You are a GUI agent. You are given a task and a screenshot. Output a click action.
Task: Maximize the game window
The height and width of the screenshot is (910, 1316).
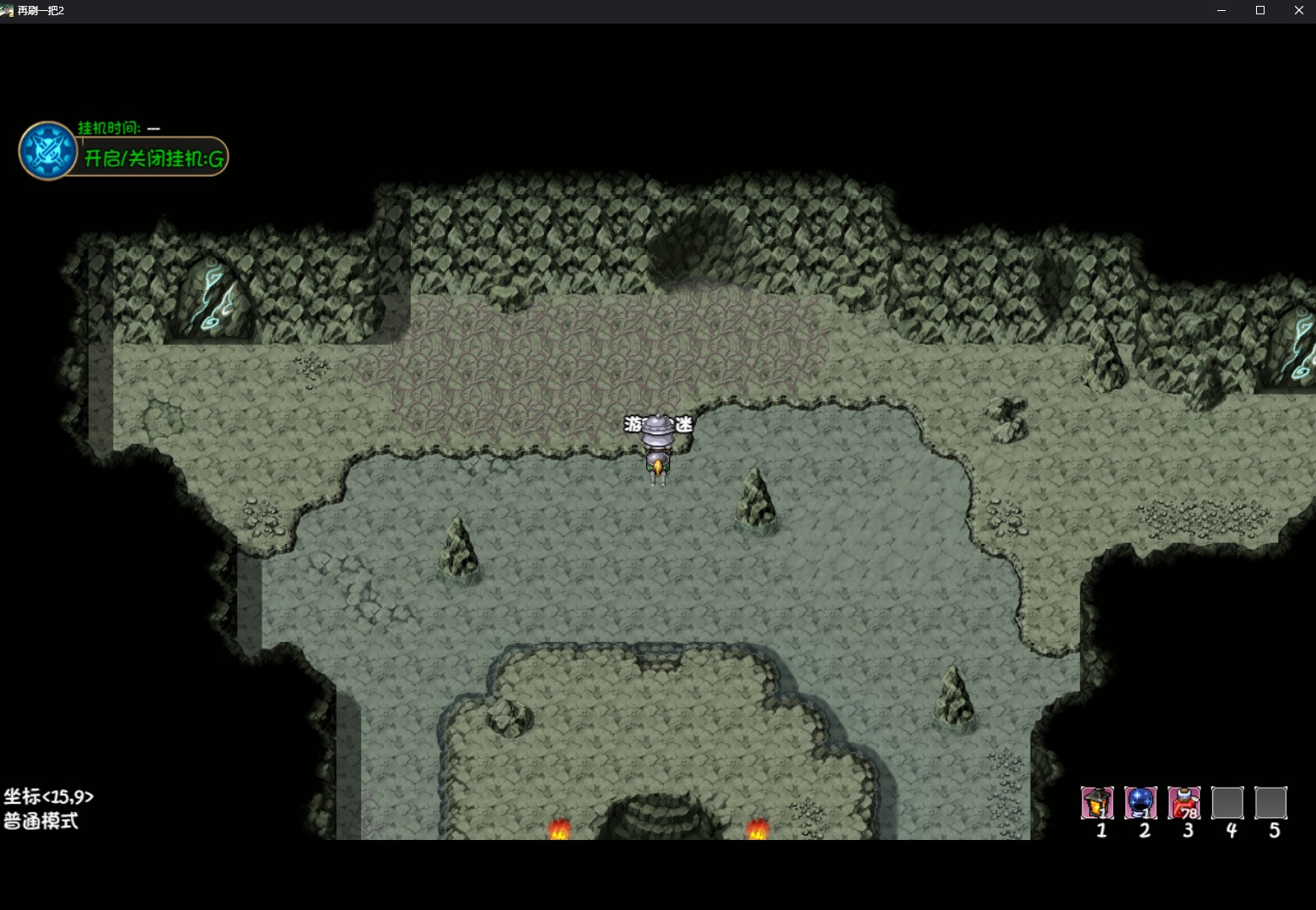point(1260,10)
